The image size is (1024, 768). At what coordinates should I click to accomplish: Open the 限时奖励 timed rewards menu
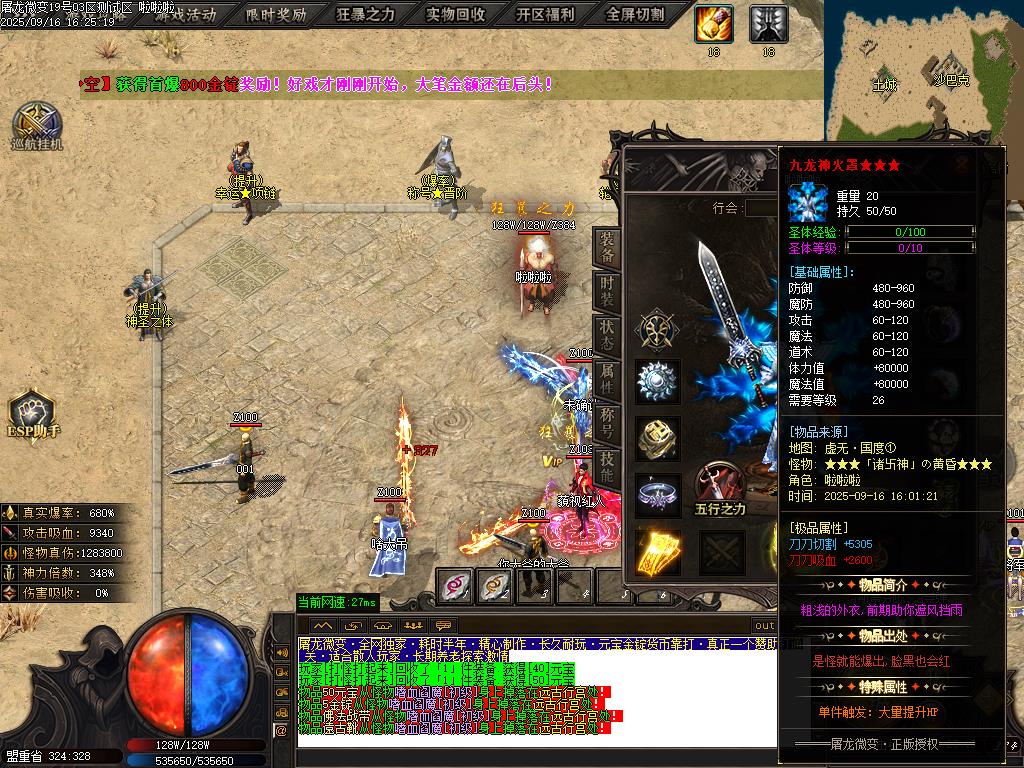[276, 15]
